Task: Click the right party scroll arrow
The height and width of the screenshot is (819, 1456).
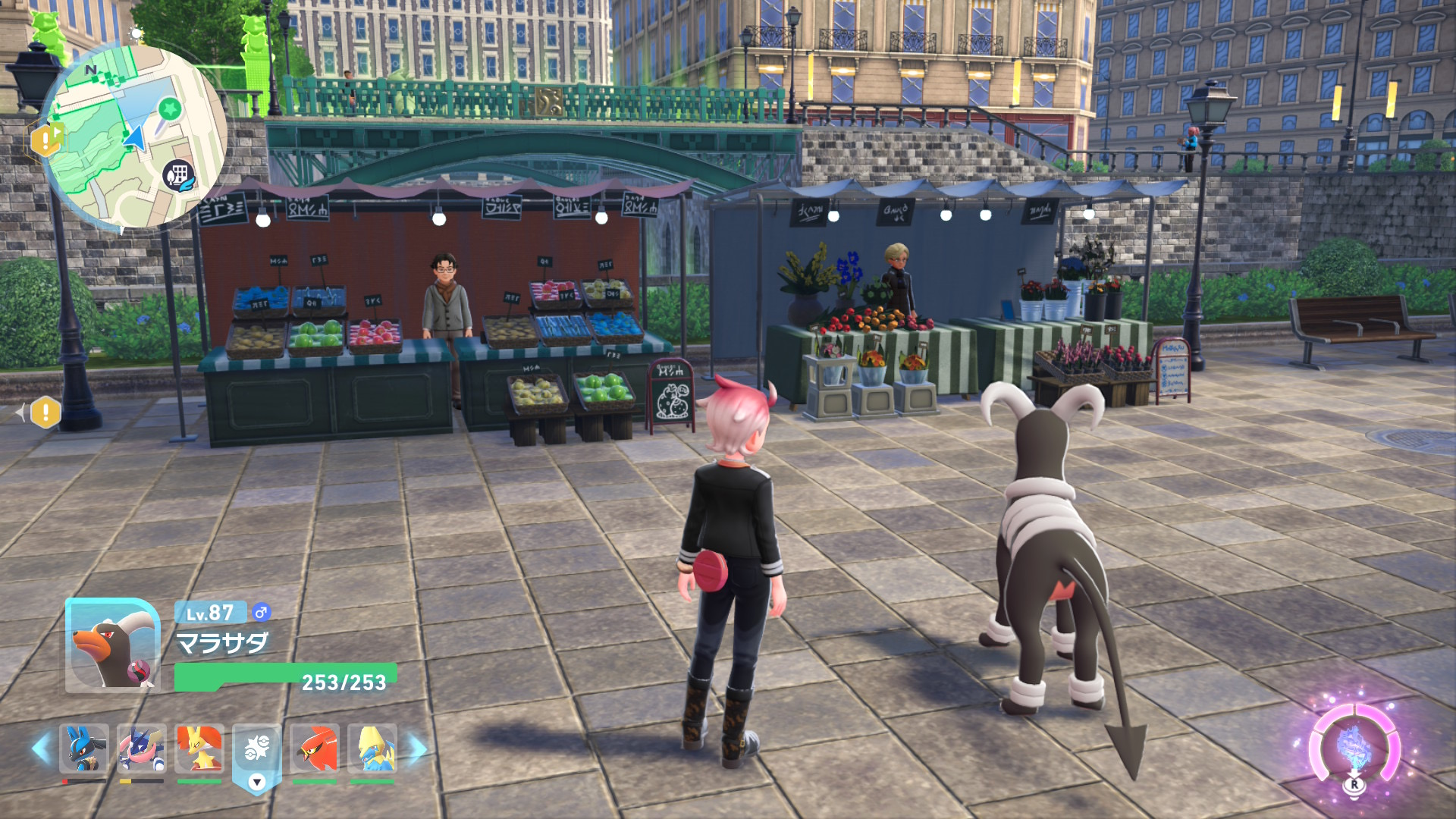Action: click(418, 748)
